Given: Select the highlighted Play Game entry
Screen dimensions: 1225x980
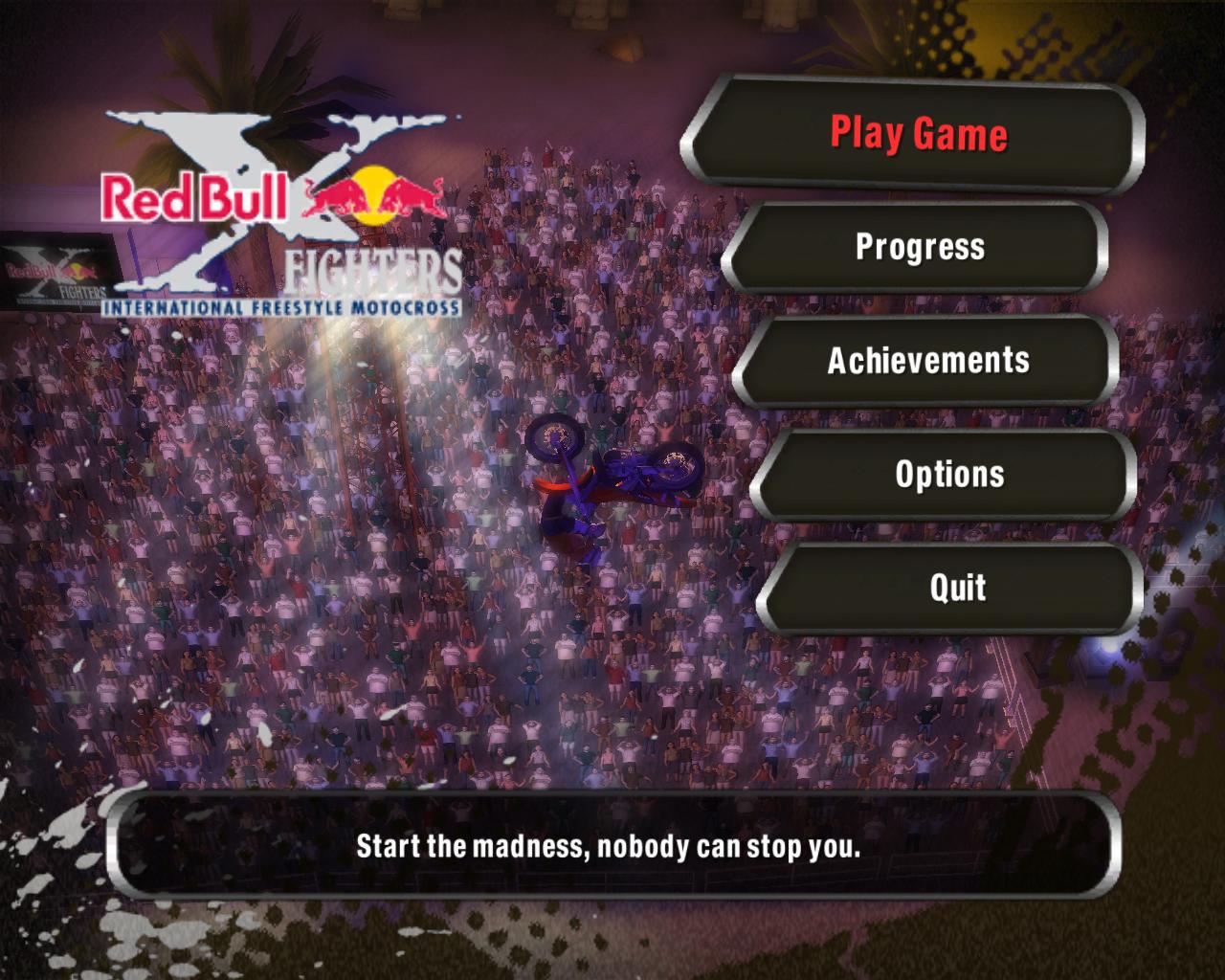Looking at the screenshot, I should click(x=919, y=135).
